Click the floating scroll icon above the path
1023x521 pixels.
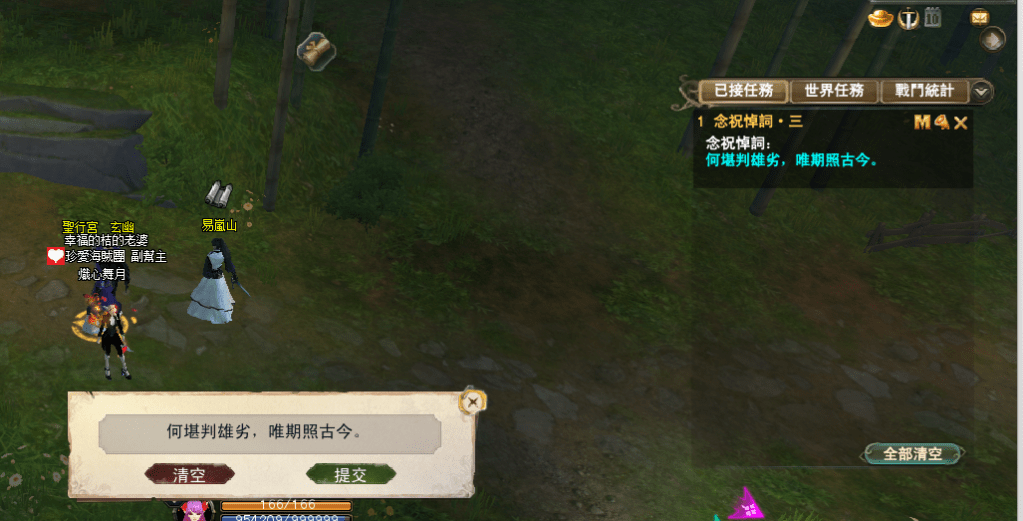(316, 51)
